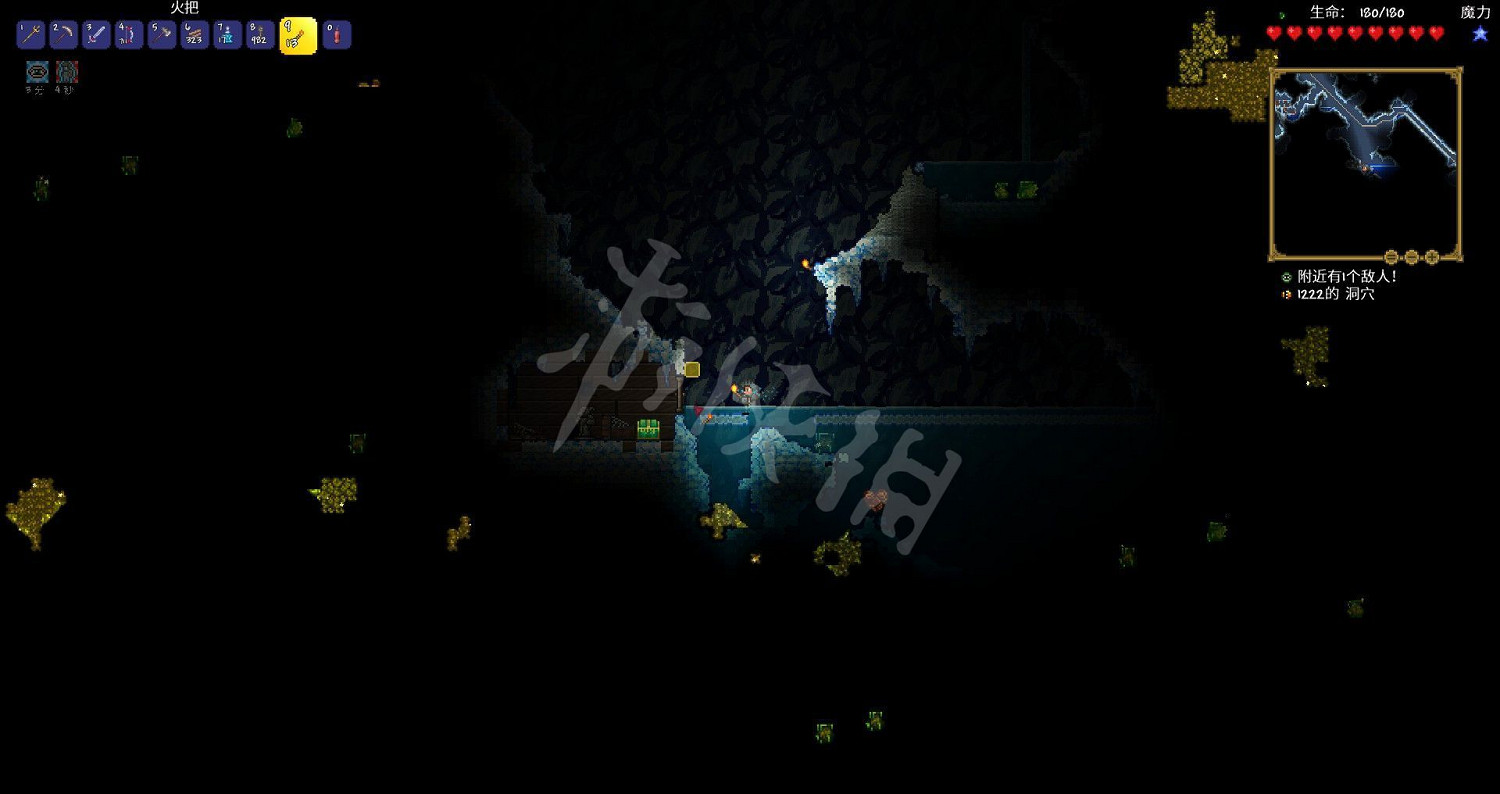Click the middle reset button under the minimap
This screenshot has height=794, width=1500.
point(1411,257)
